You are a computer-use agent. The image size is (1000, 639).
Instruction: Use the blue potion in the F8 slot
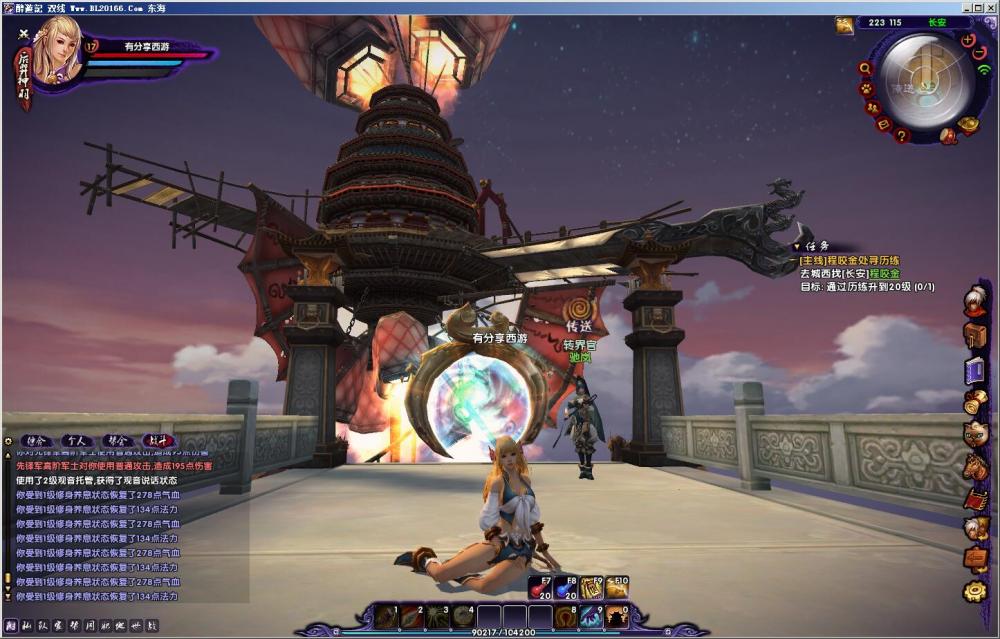point(566,587)
